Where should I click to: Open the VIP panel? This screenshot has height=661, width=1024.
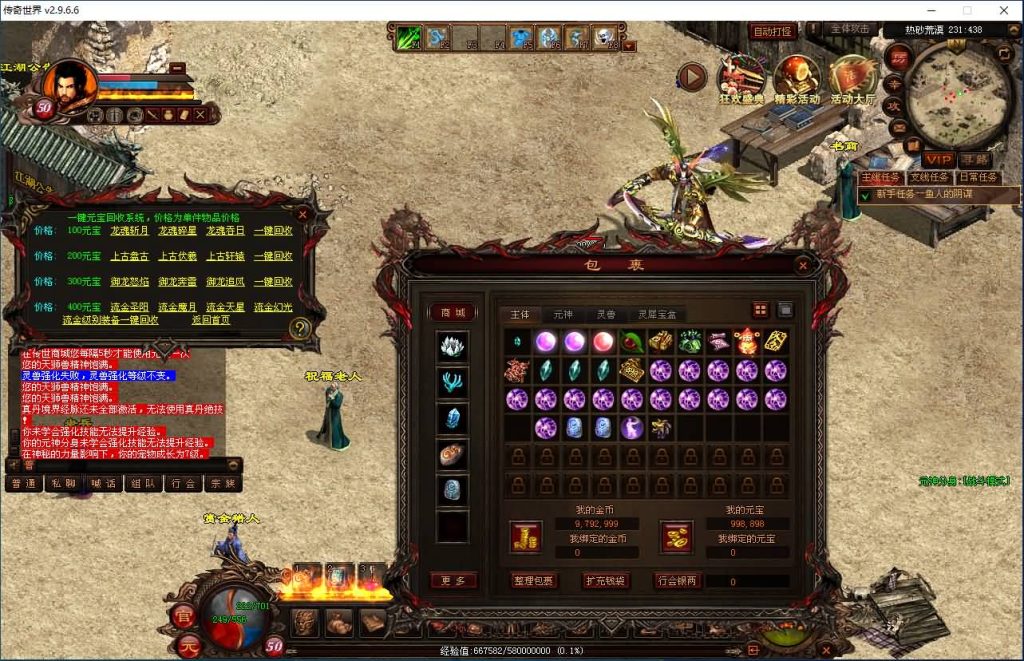tap(938, 160)
